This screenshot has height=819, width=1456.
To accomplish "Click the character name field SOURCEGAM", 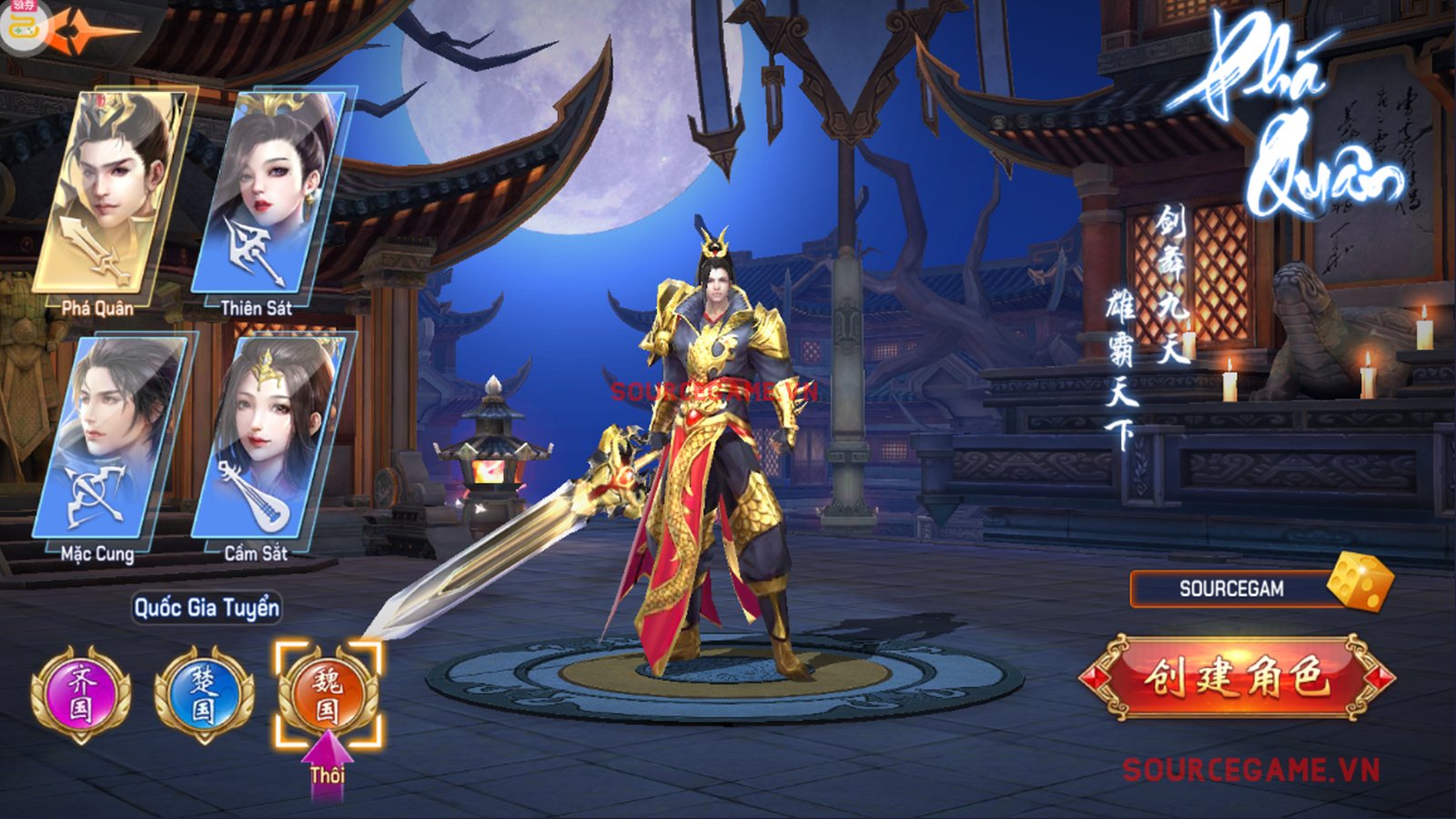I will (x=1230, y=589).
